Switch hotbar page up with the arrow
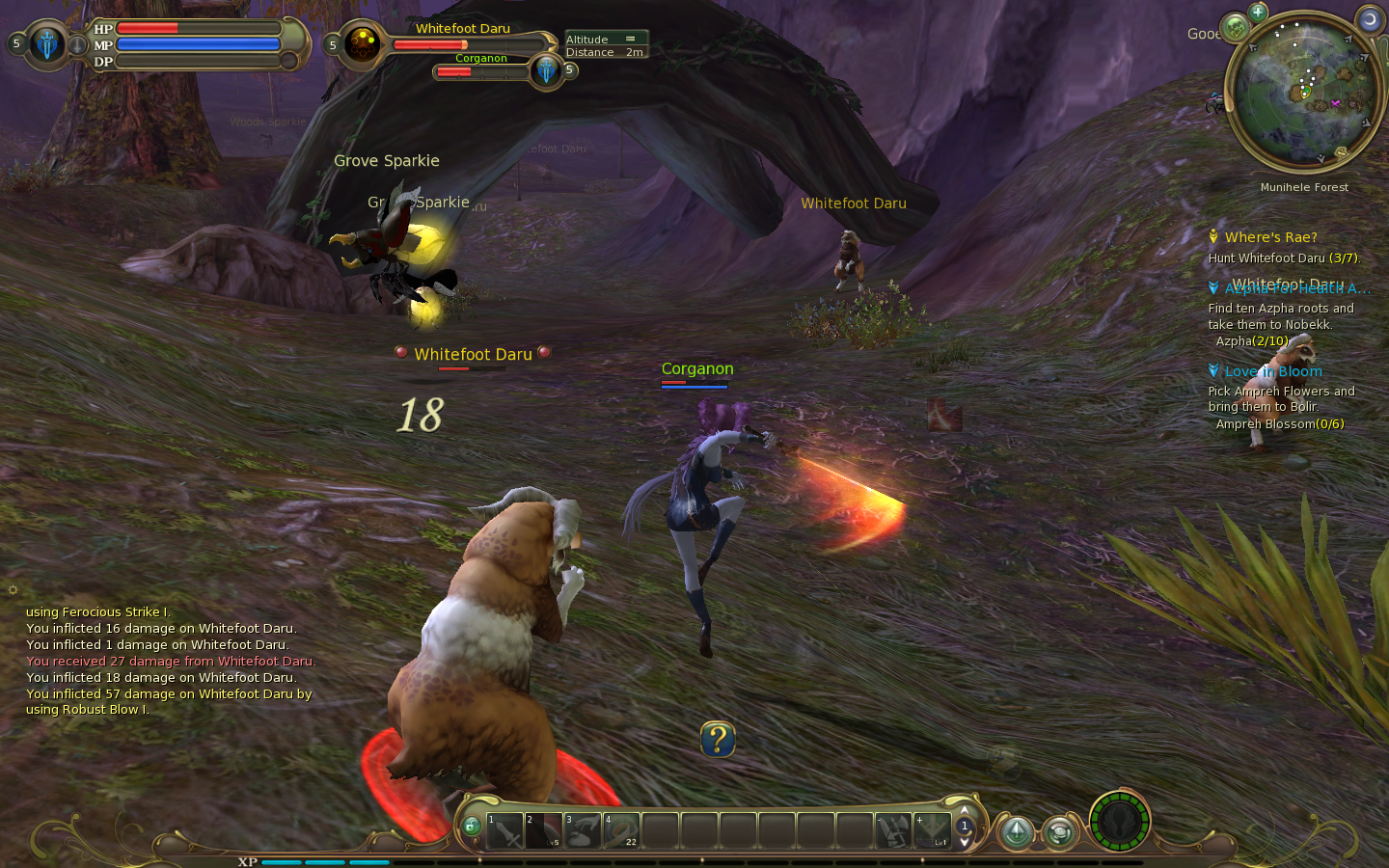Image resolution: width=1389 pixels, height=868 pixels. (x=964, y=810)
